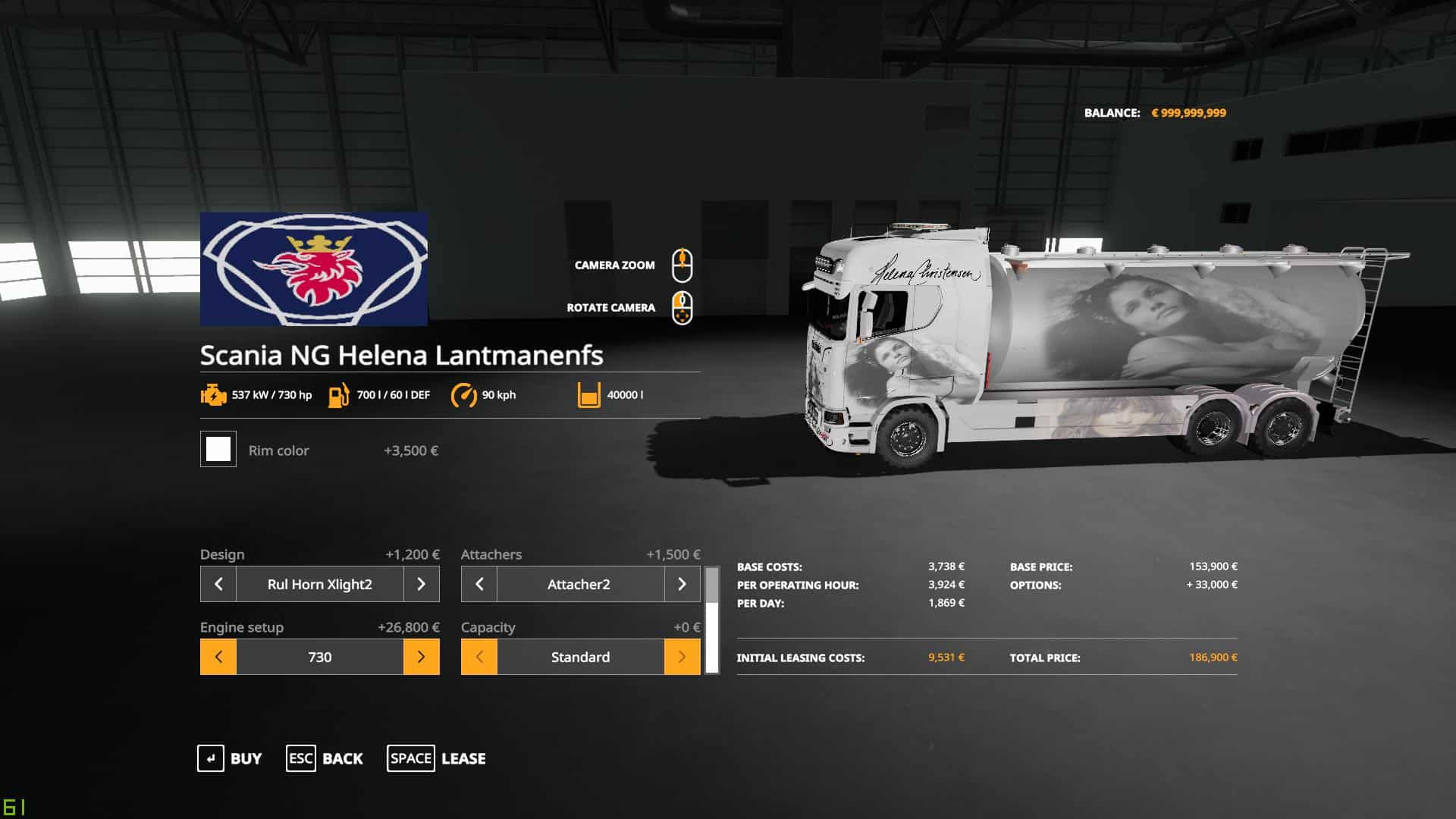Advance to the next Attachers option
1456x819 pixels.
682,584
